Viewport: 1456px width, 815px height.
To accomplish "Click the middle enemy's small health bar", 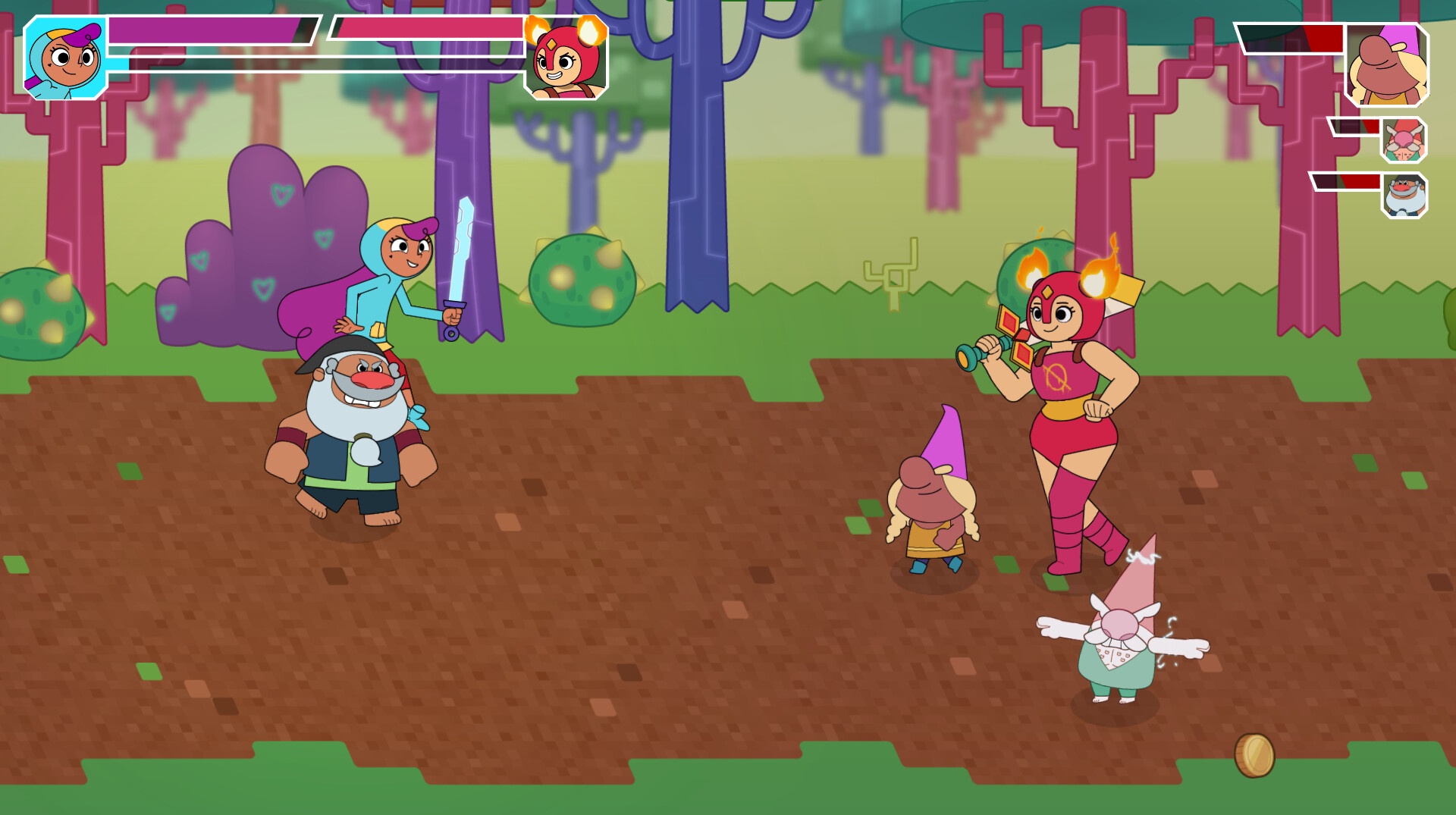I will [1354, 127].
